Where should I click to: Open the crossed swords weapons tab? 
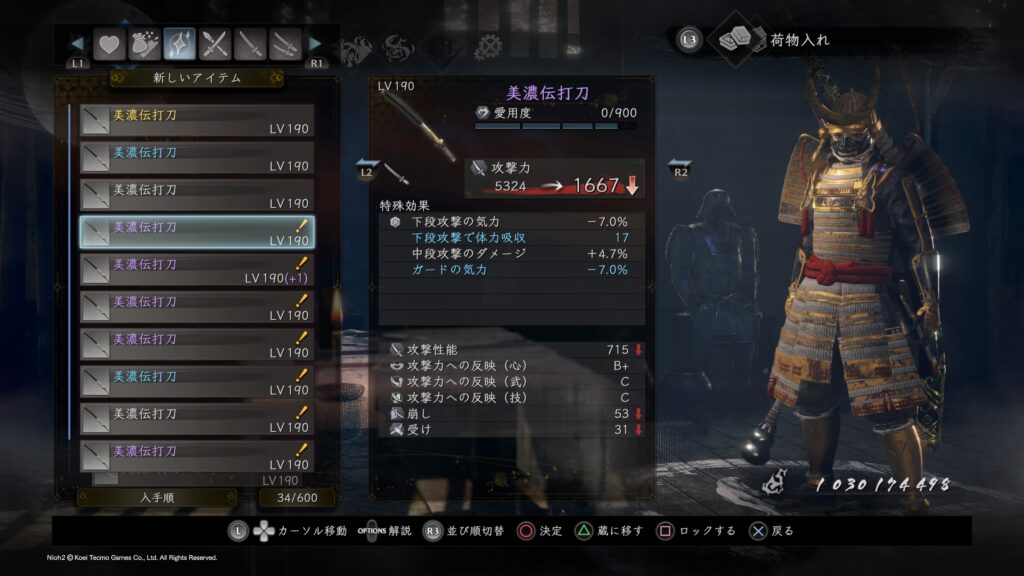point(216,44)
